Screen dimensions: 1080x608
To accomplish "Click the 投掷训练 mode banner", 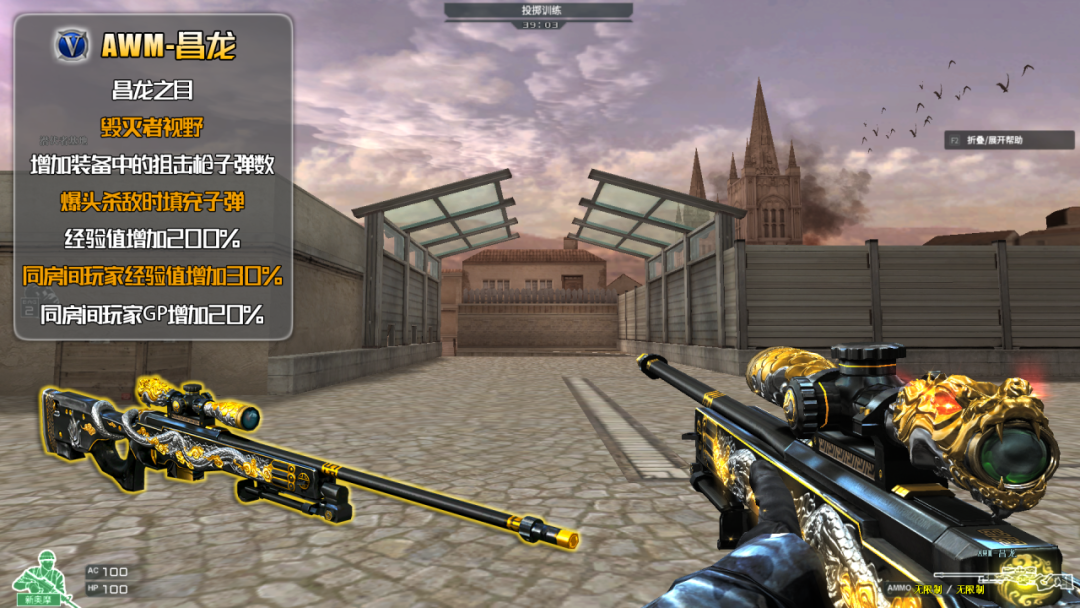I will point(540,10).
